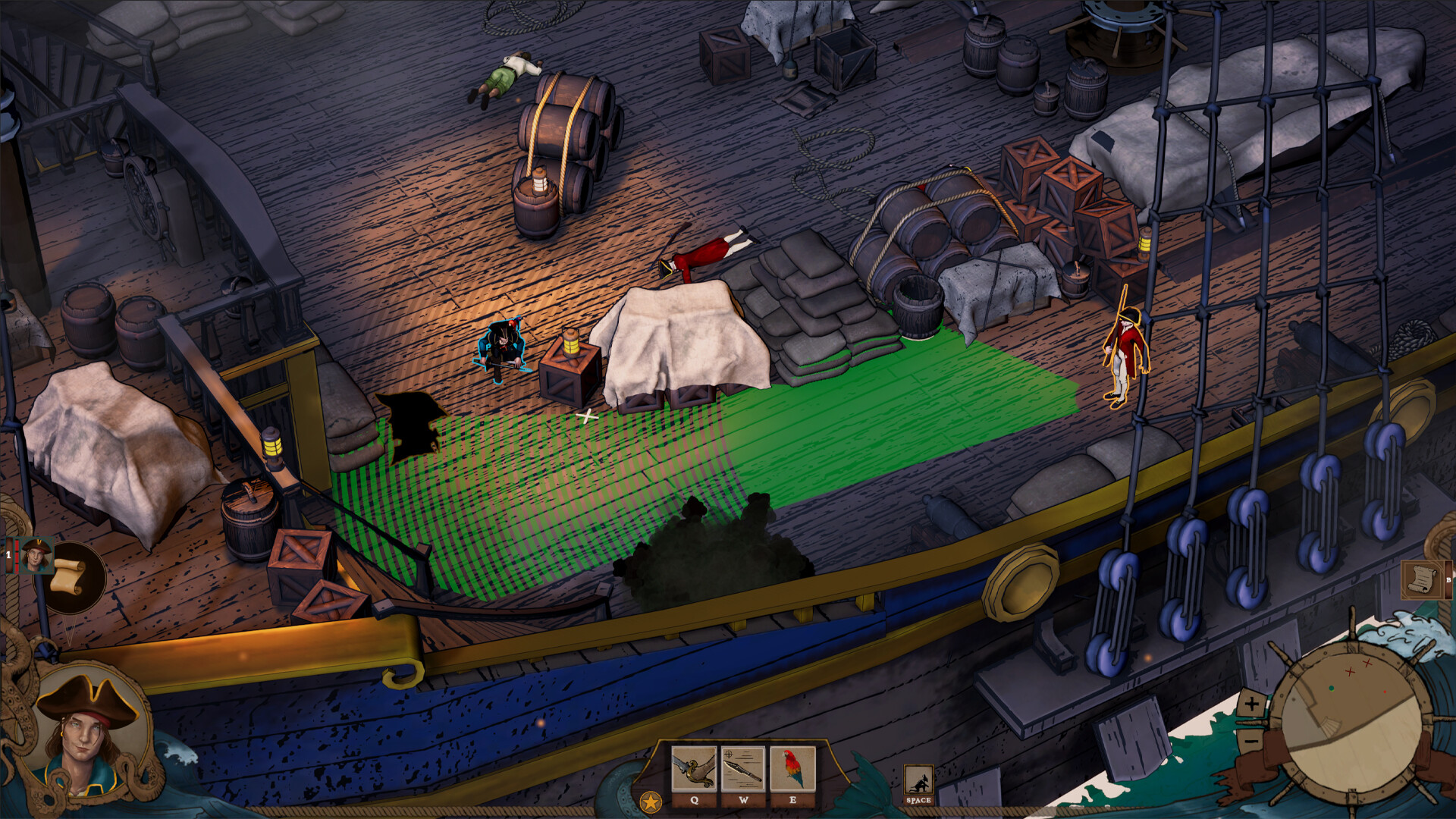Zoom in the minimap with the plus control
The height and width of the screenshot is (819, 1456).
[x=1251, y=704]
